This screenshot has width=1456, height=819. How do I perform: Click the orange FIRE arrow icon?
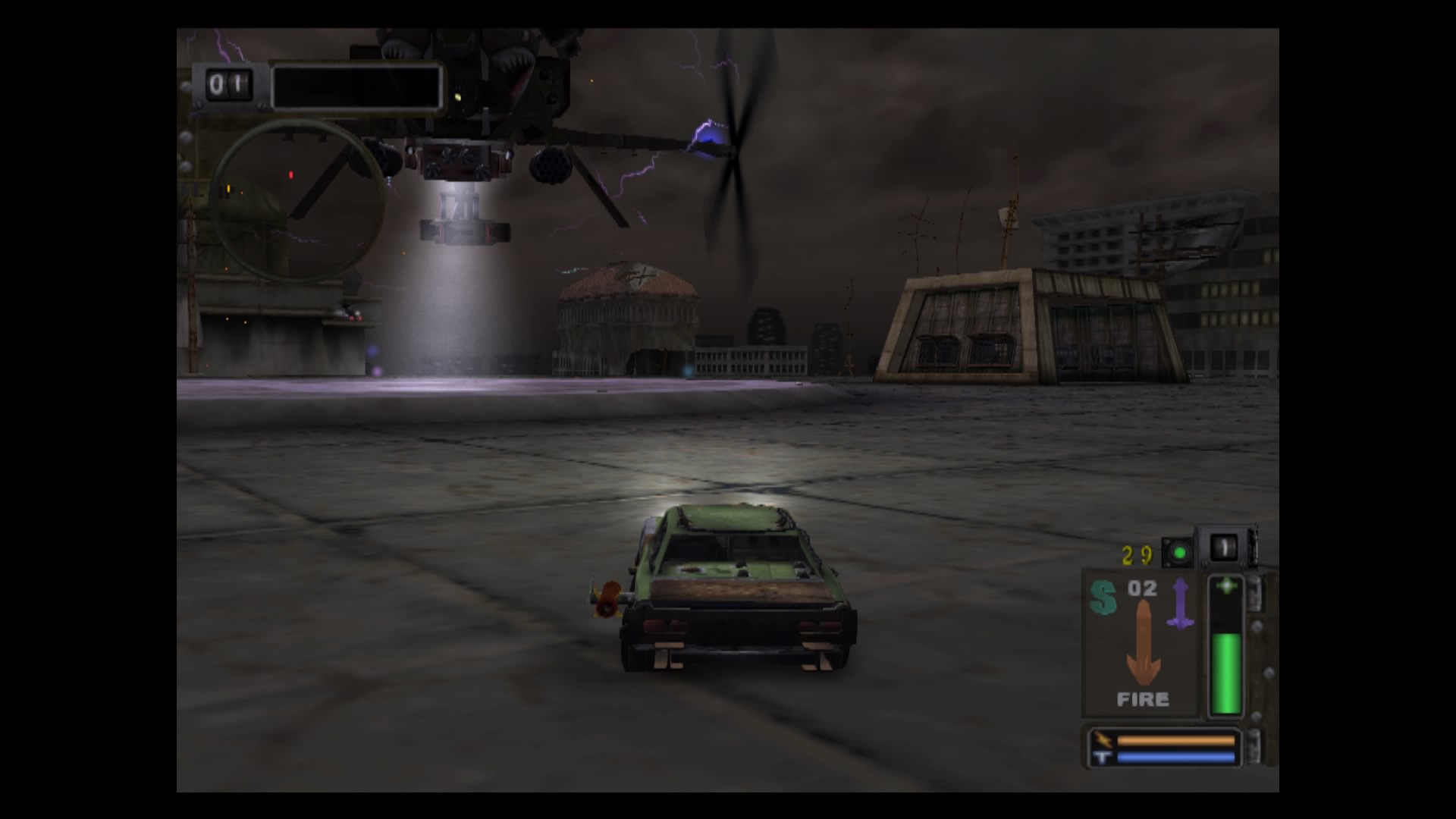coord(1143,645)
